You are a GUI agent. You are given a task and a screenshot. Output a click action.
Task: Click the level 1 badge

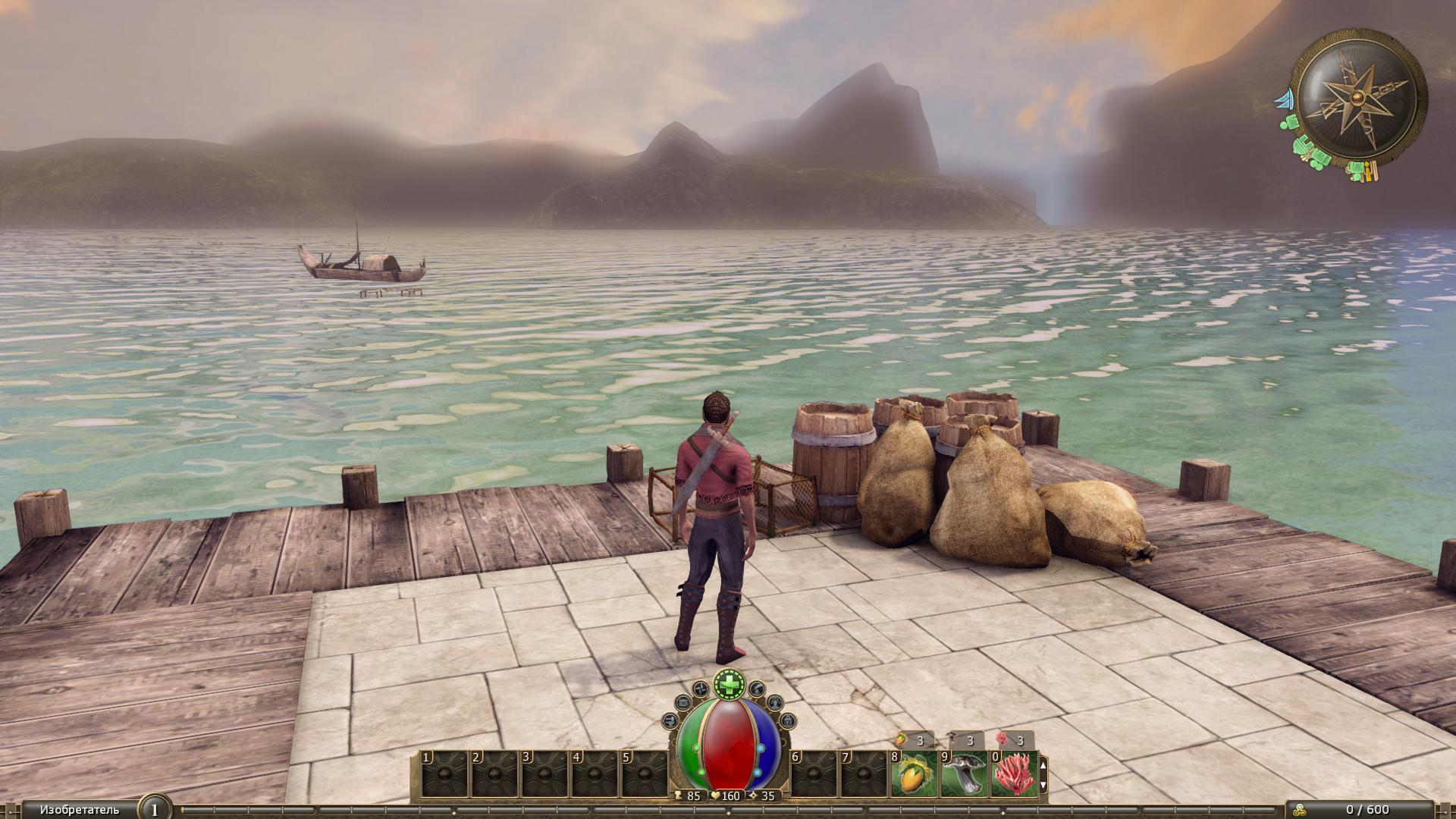click(155, 809)
